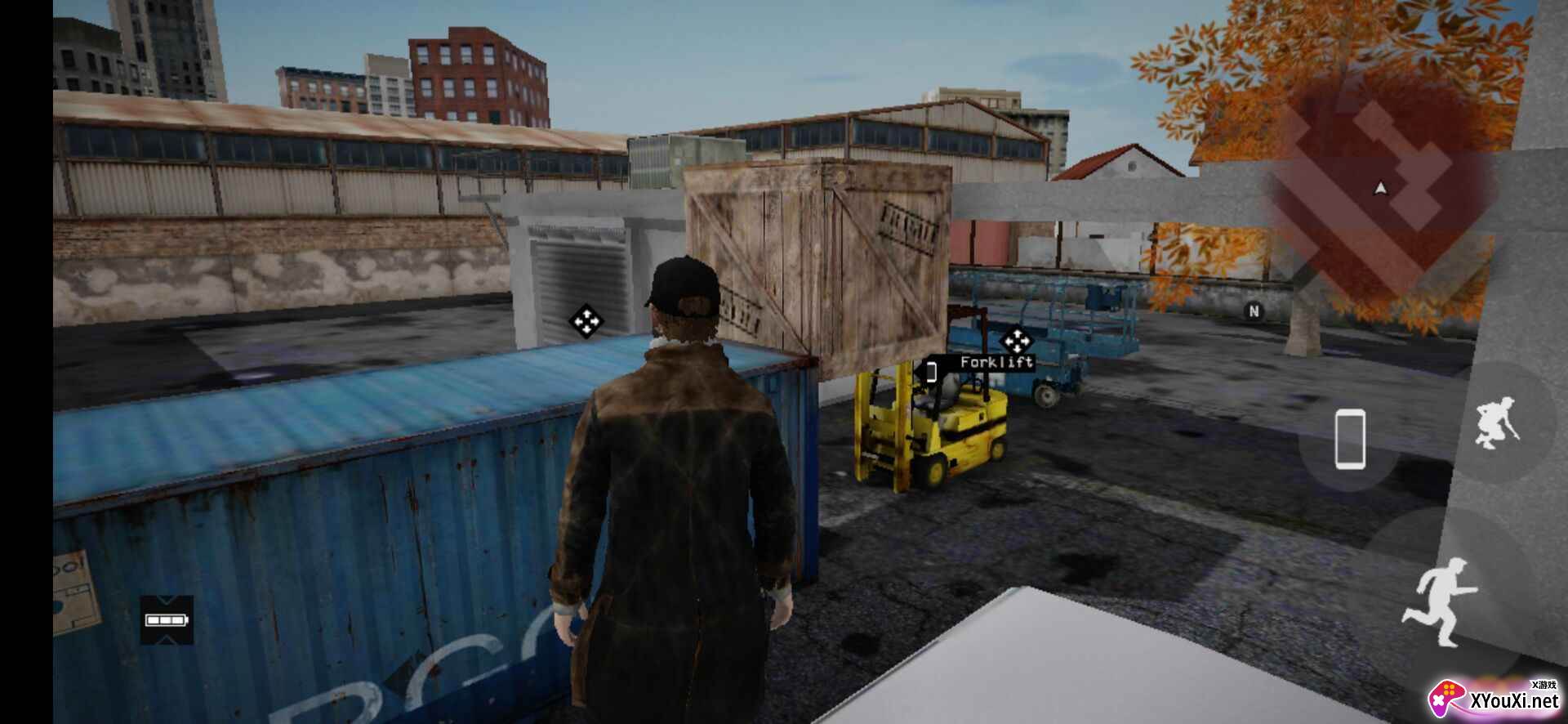Target the hack marker on the garage shutter

coord(586,321)
